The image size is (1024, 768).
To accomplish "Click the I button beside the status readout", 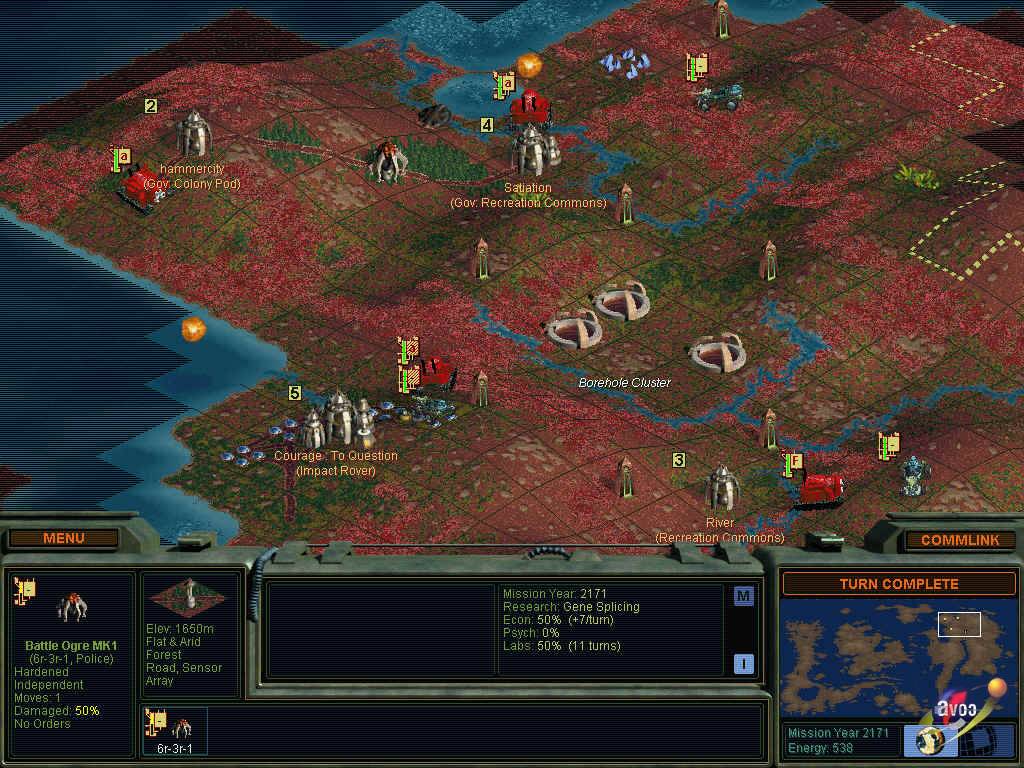I will [743, 663].
